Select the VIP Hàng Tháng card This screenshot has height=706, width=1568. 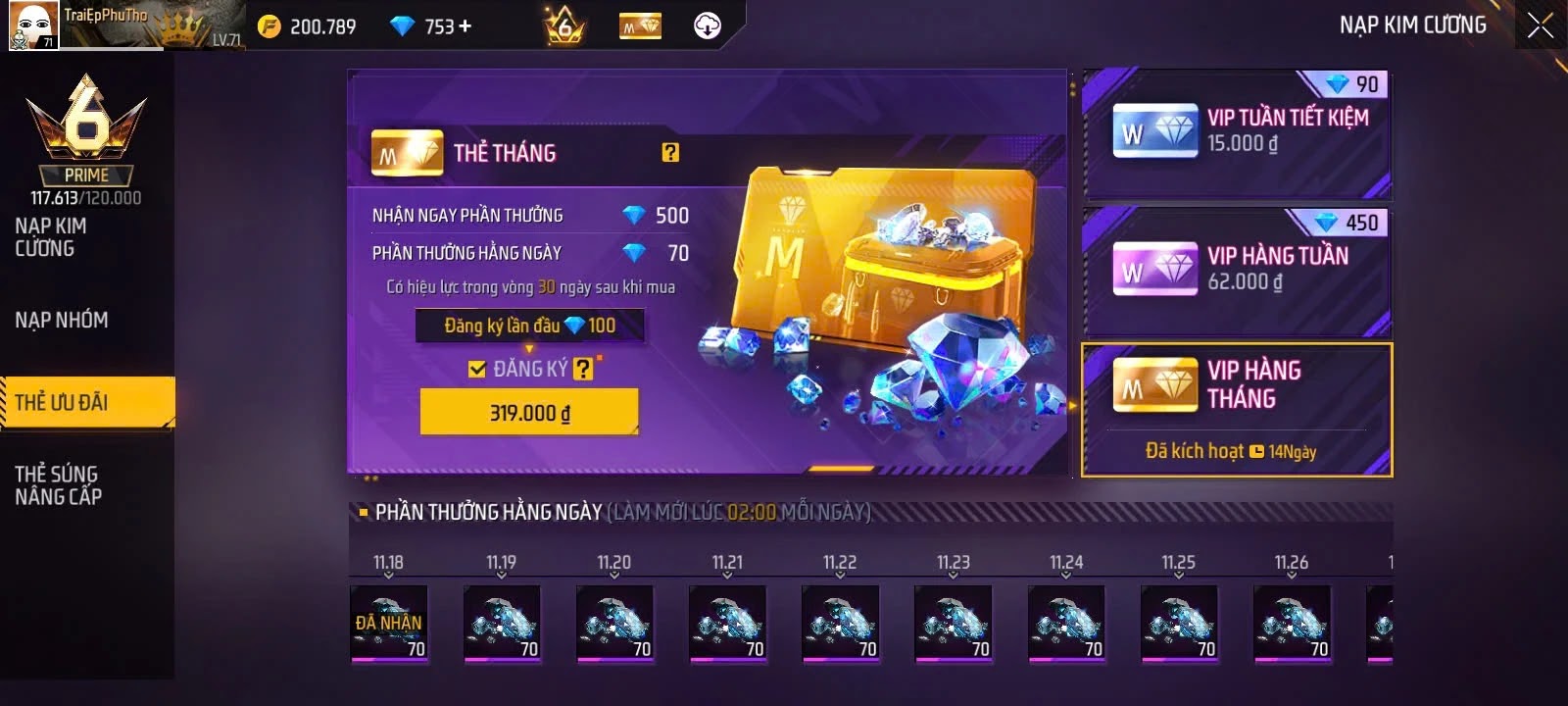pyautogui.click(x=1237, y=410)
